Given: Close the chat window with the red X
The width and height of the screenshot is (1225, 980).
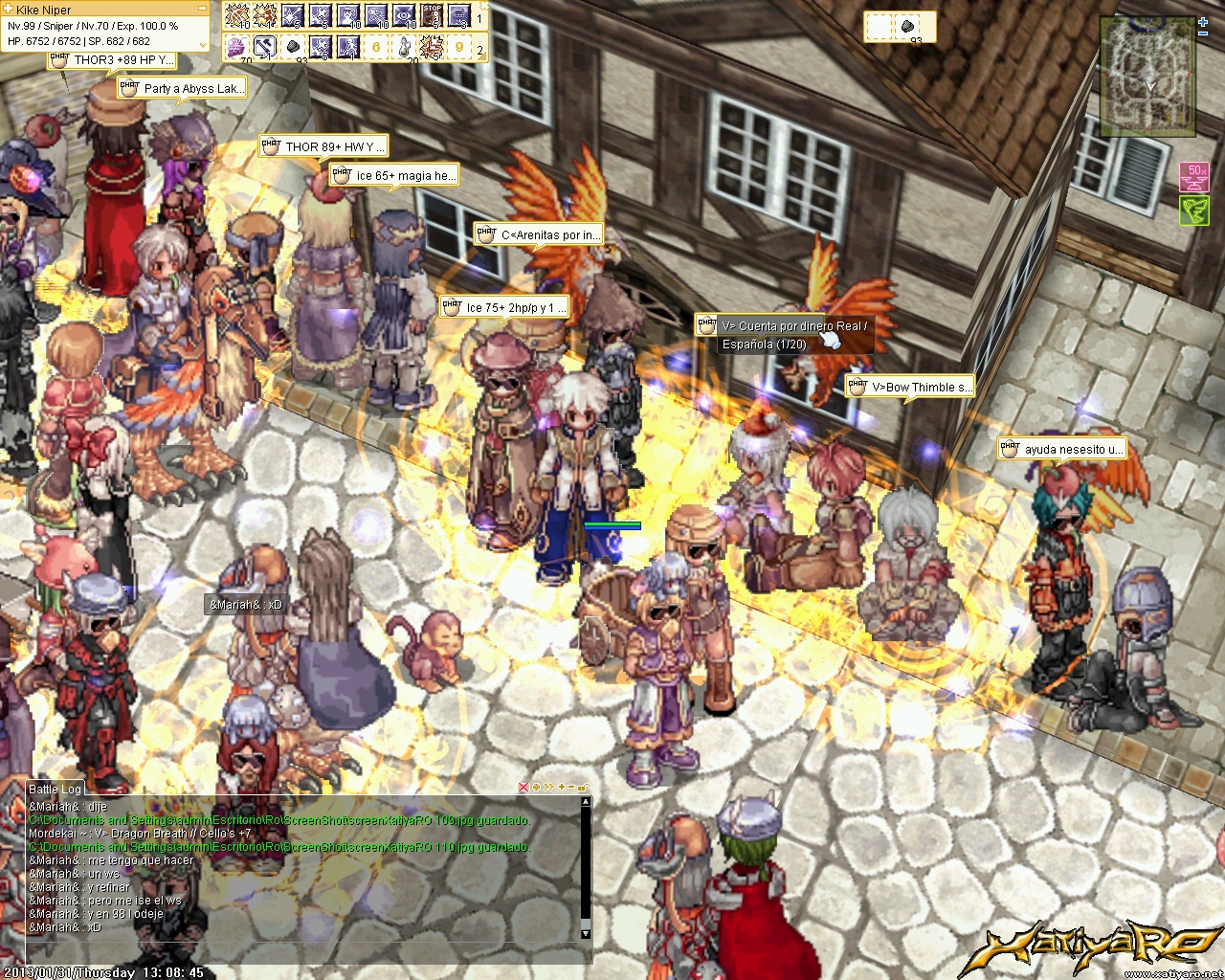Looking at the screenshot, I should tap(523, 788).
